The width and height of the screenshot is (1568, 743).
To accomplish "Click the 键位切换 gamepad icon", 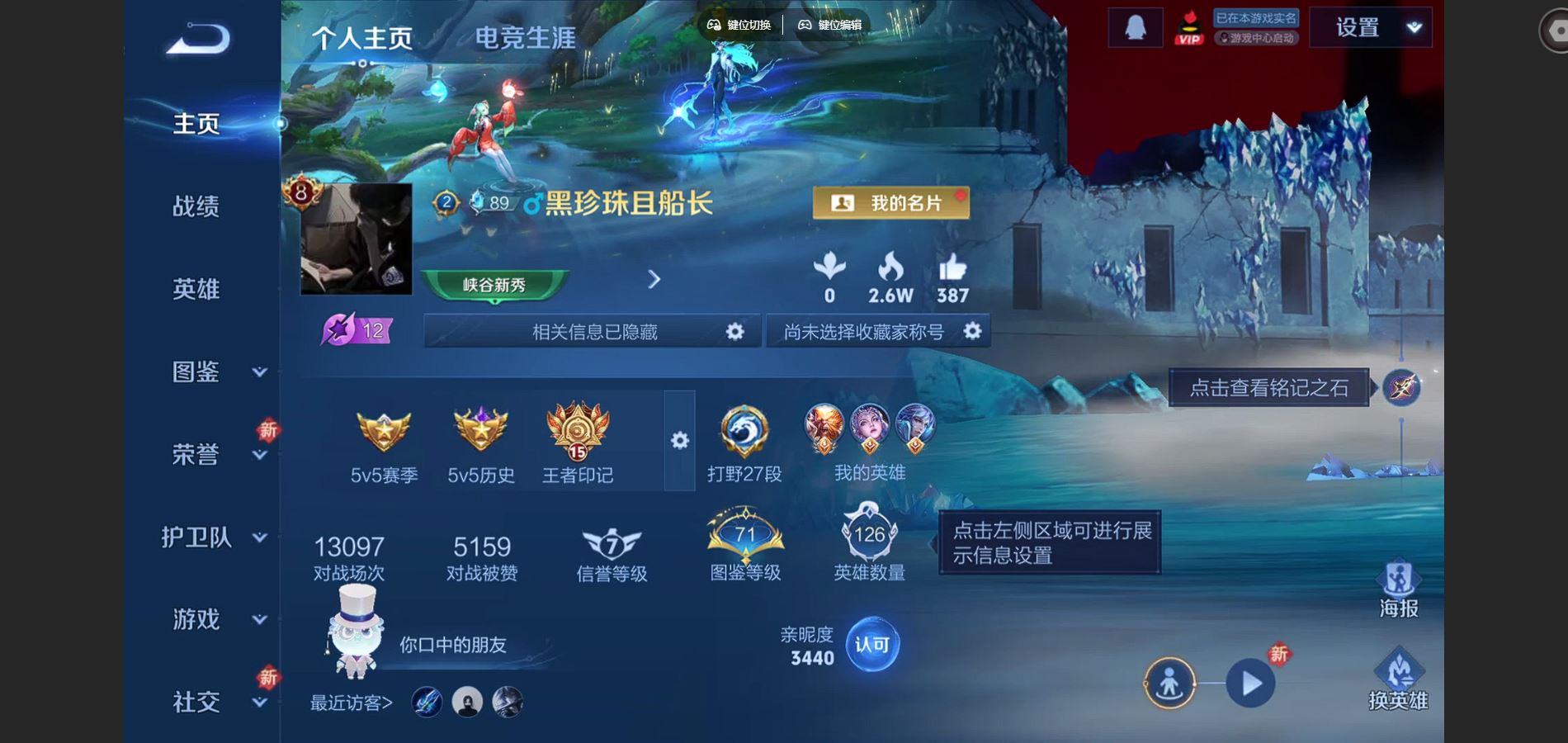I will coord(714,25).
